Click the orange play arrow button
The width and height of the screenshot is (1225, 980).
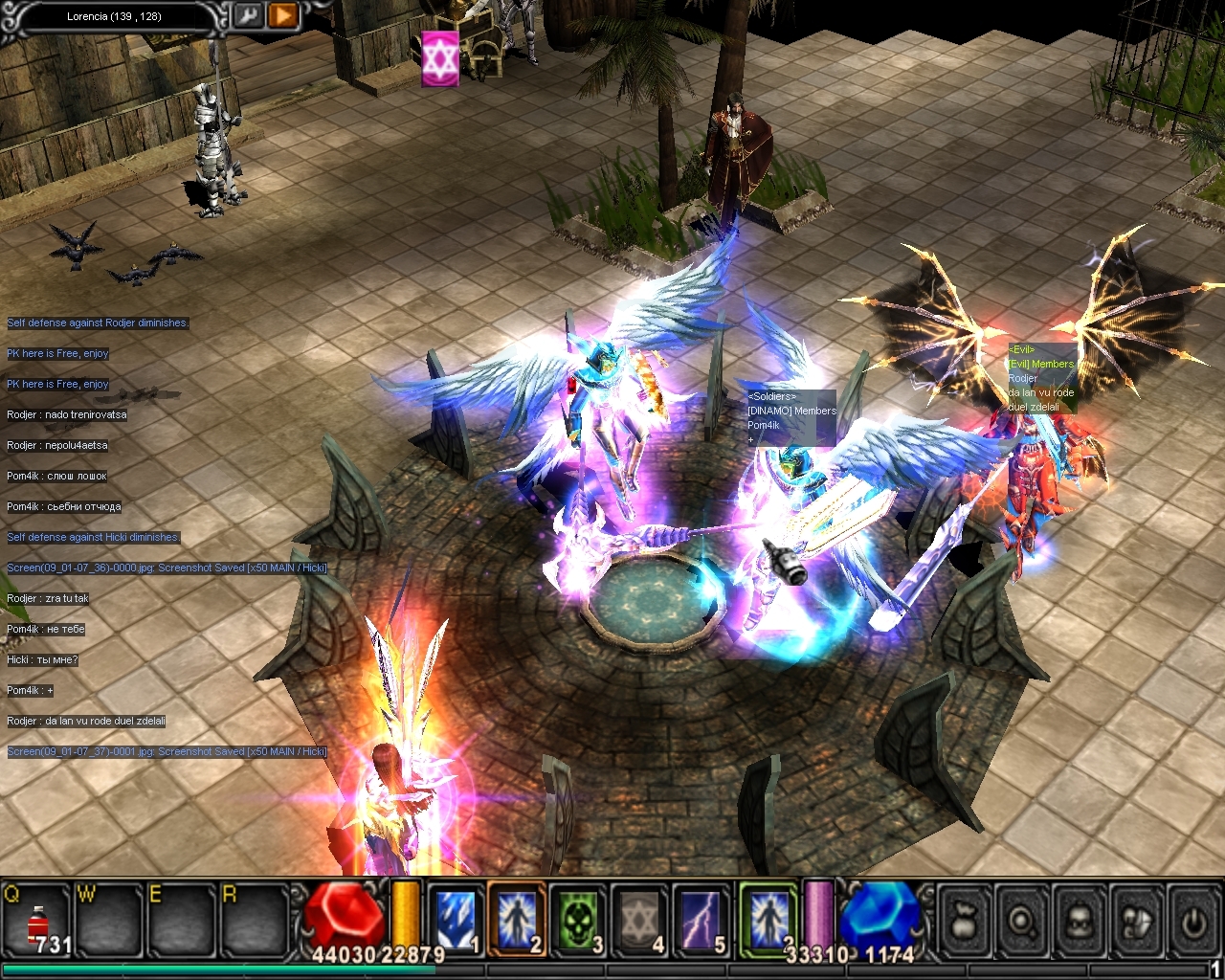[x=282, y=15]
